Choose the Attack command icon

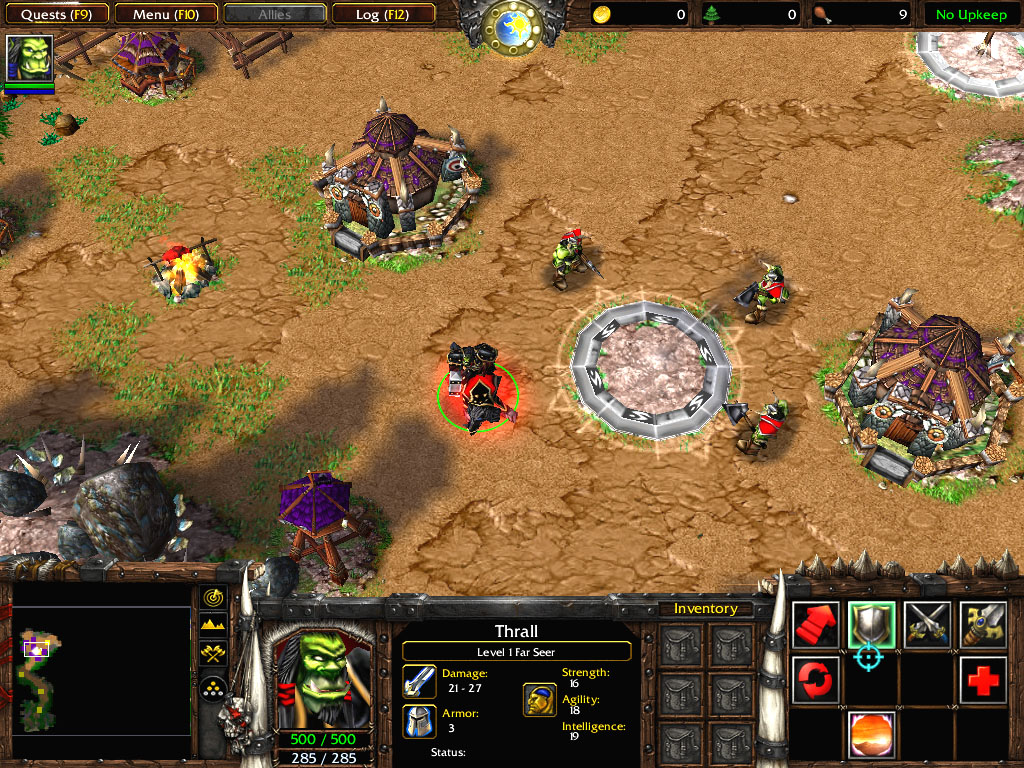pos(983,624)
